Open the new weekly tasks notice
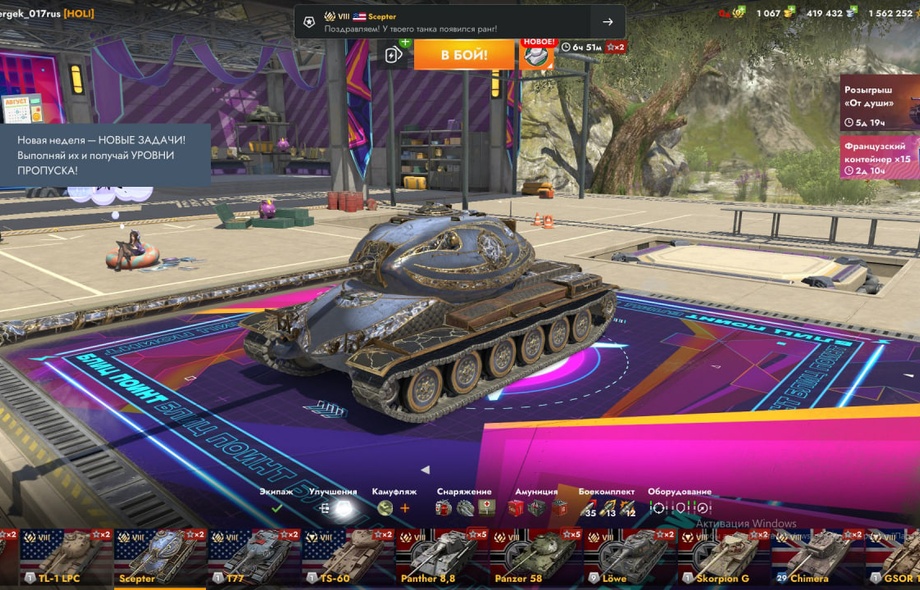 point(105,155)
